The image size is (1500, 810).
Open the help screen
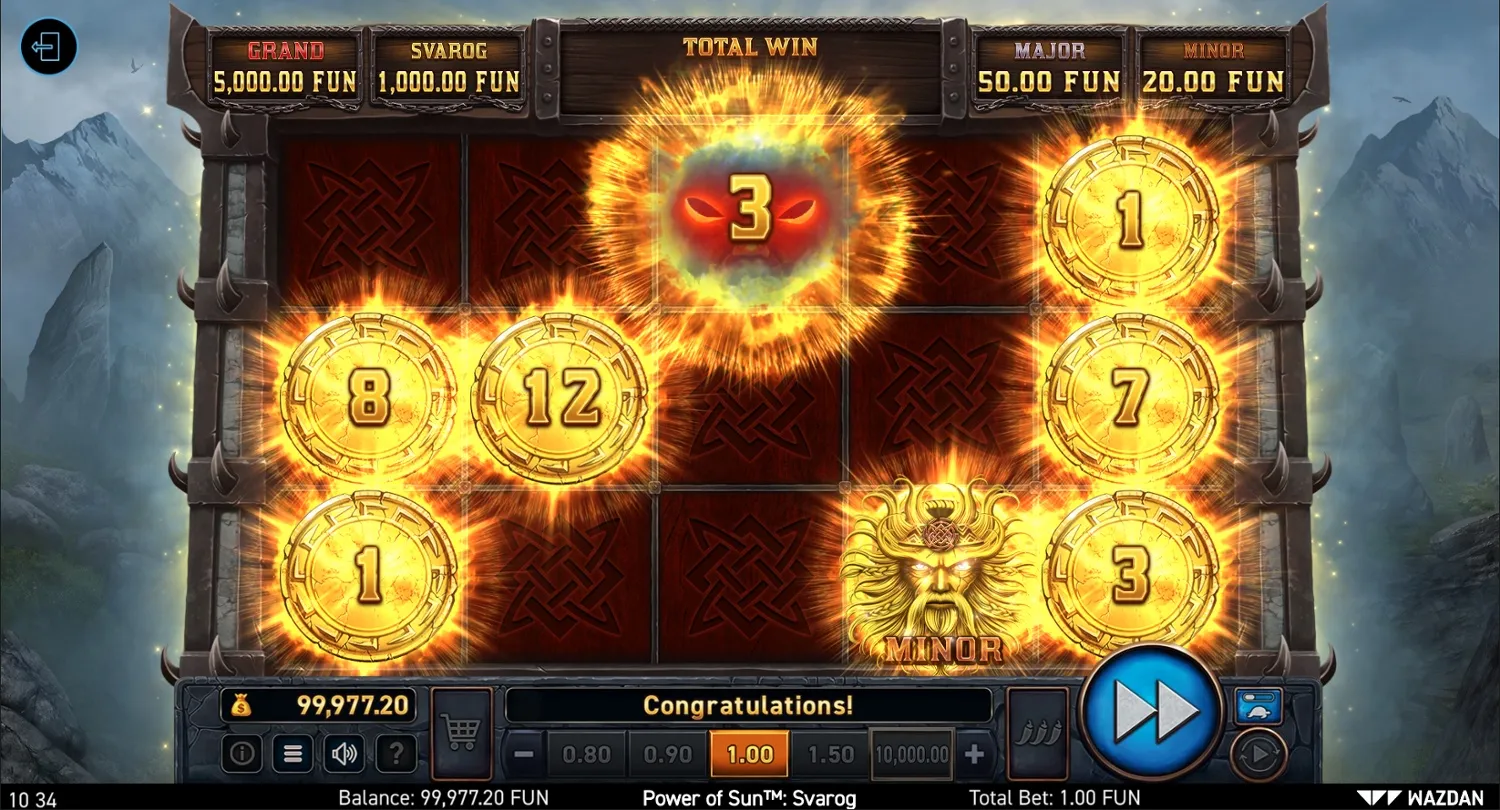[397, 754]
